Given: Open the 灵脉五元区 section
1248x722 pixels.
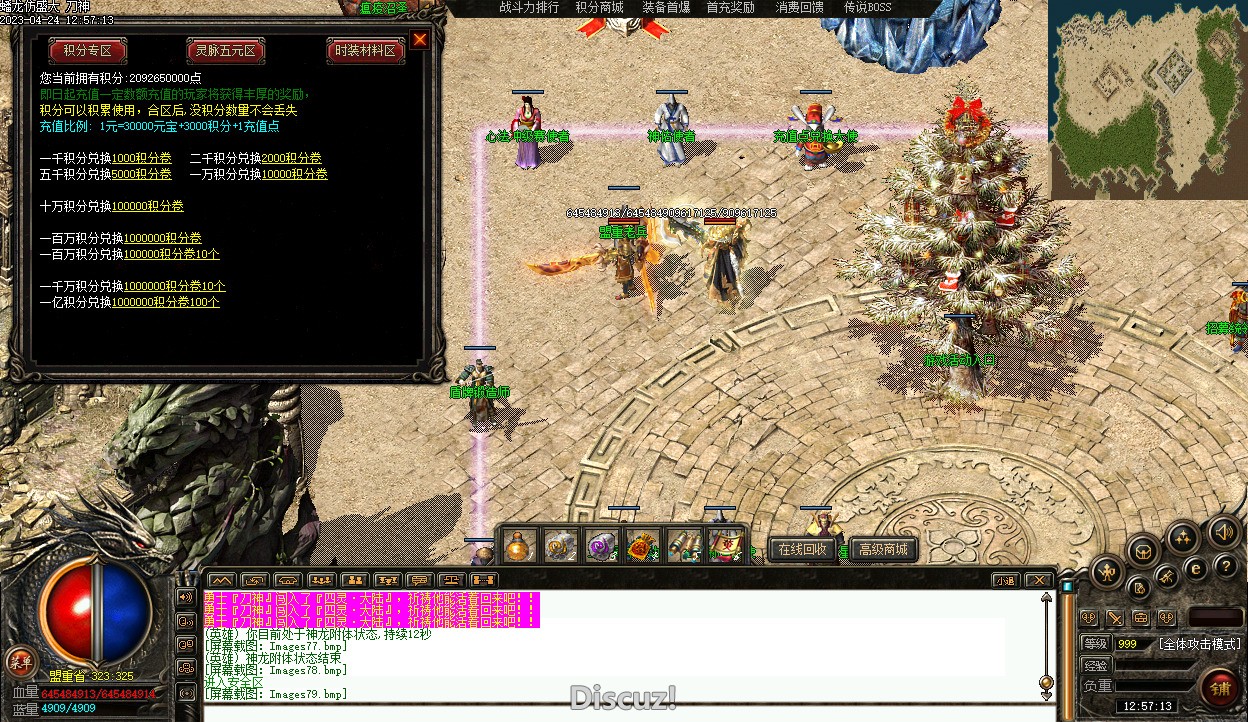Looking at the screenshot, I should [225, 51].
